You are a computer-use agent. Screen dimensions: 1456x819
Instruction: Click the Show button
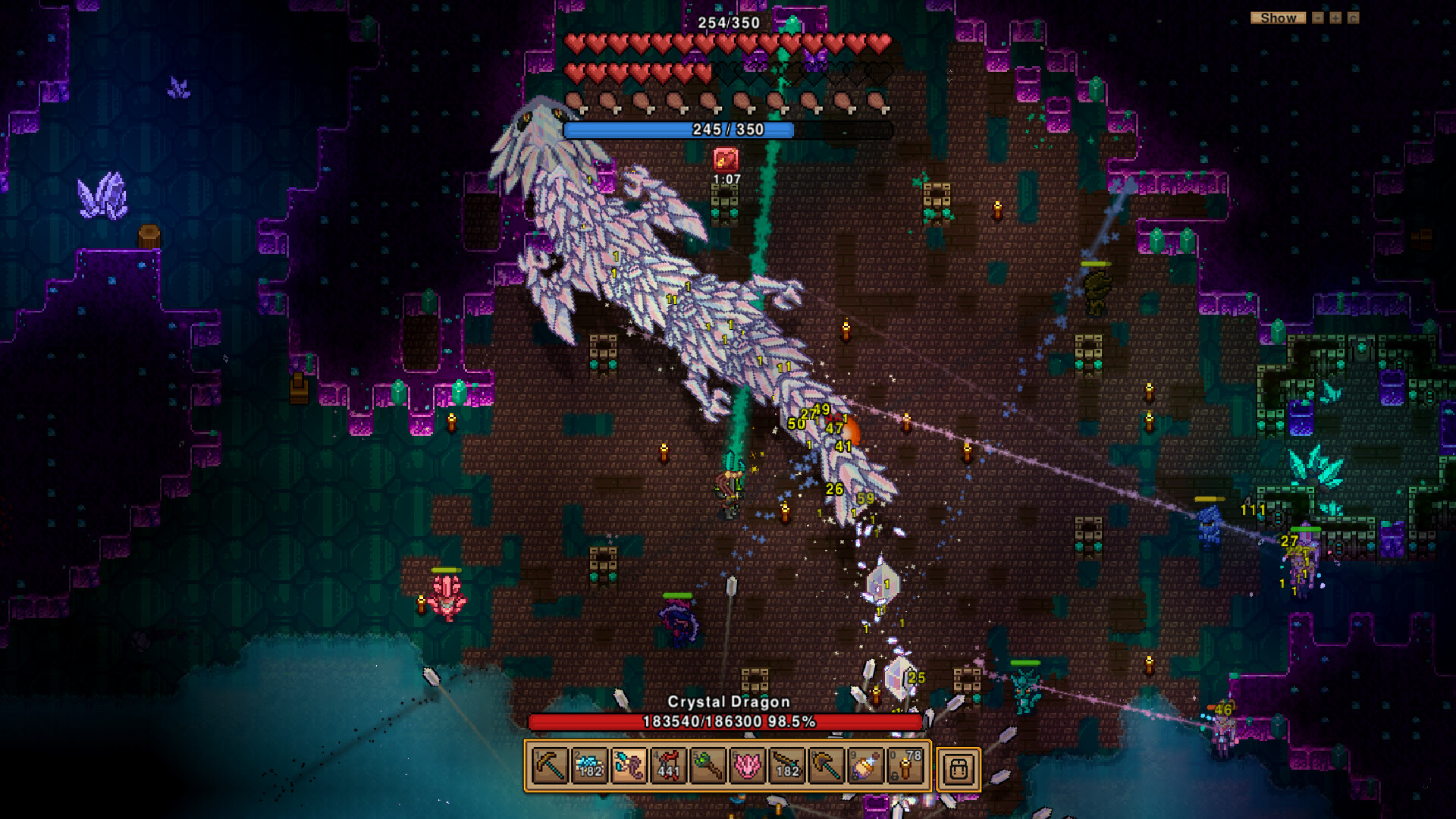click(x=1278, y=17)
